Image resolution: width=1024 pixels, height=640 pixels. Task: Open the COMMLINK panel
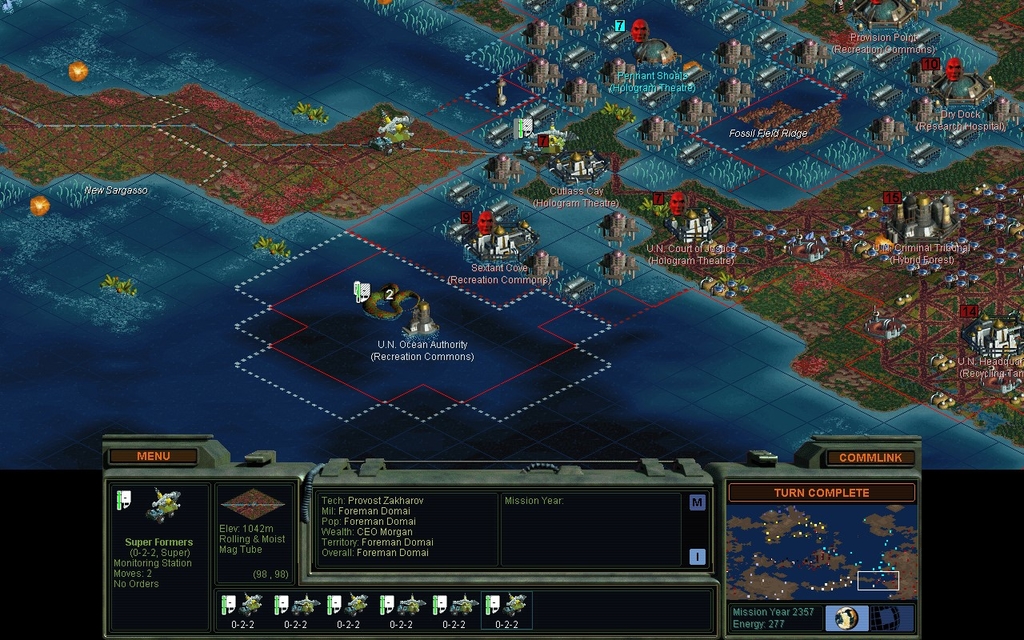870,457
